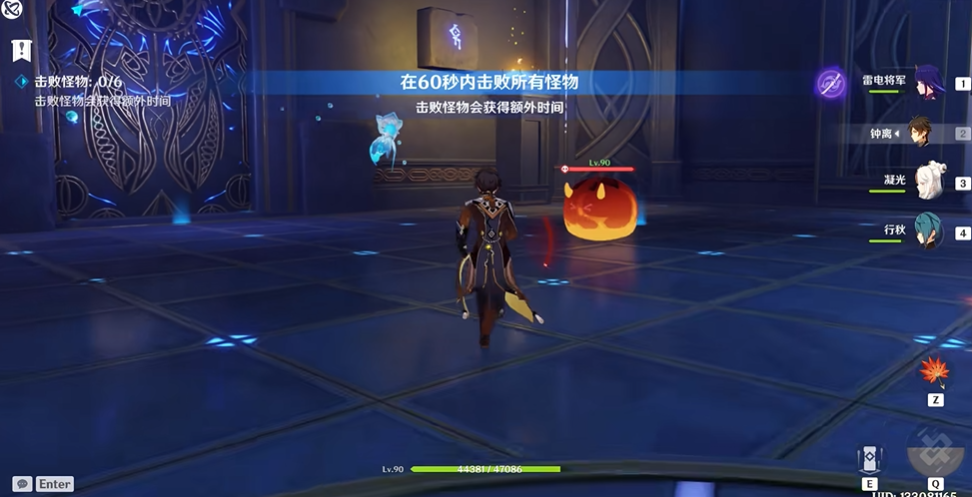Screen dimensions: 972x497
Task: Open the Paimon menu icon
Action: pos(13,12)
